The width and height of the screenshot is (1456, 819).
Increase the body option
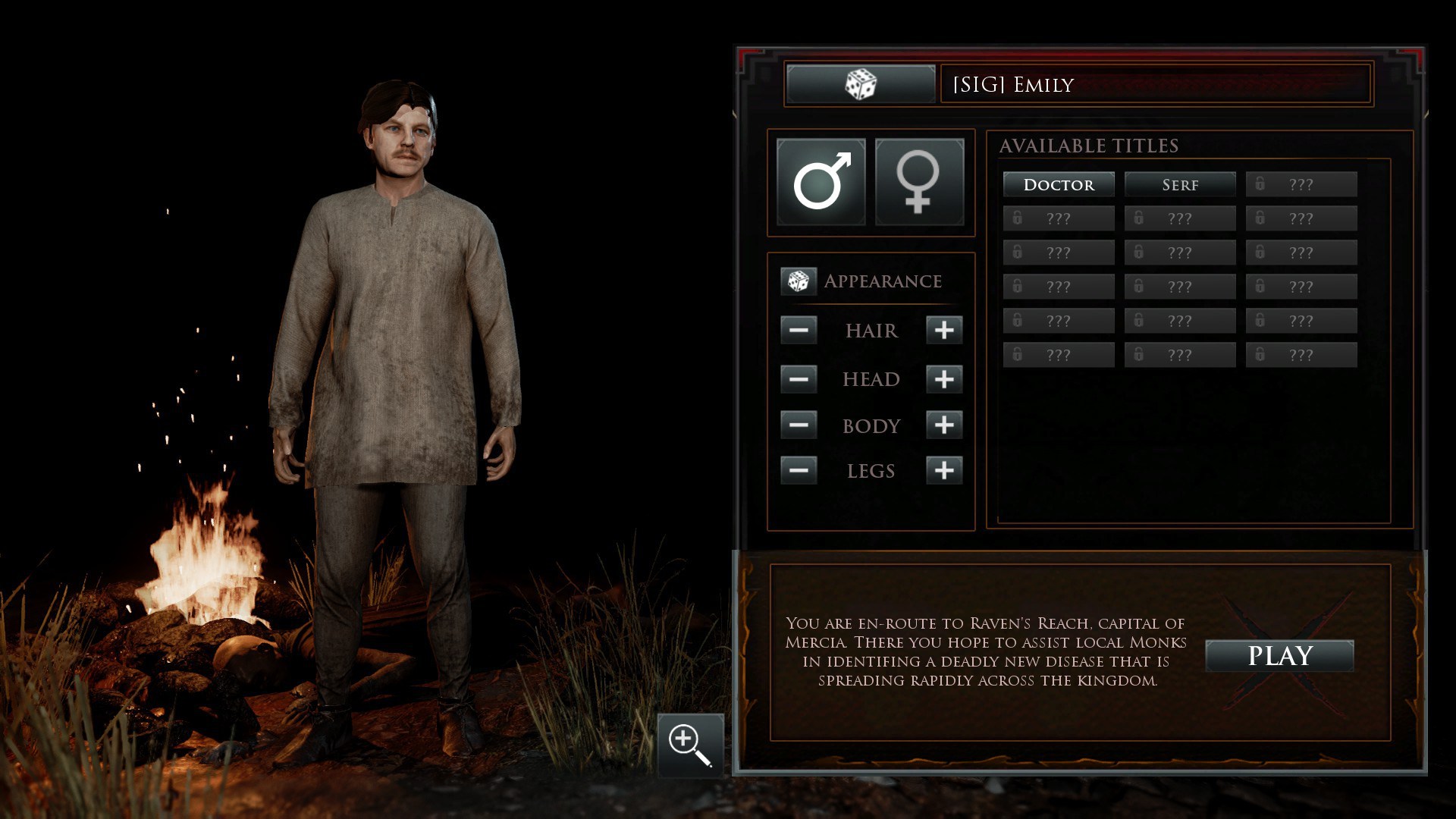coord(944,425)
